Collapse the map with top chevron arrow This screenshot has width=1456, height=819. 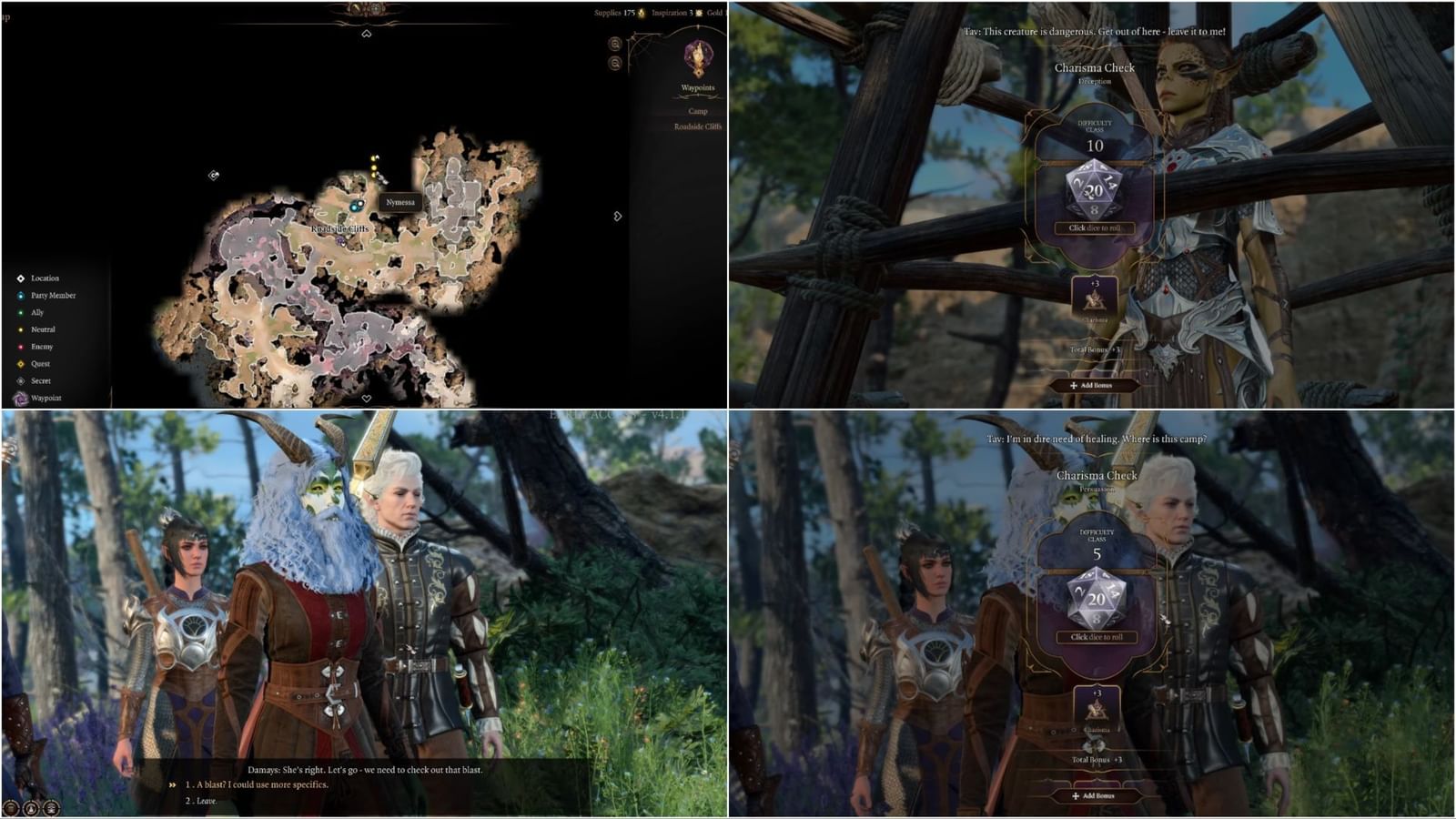coord(367,34)
